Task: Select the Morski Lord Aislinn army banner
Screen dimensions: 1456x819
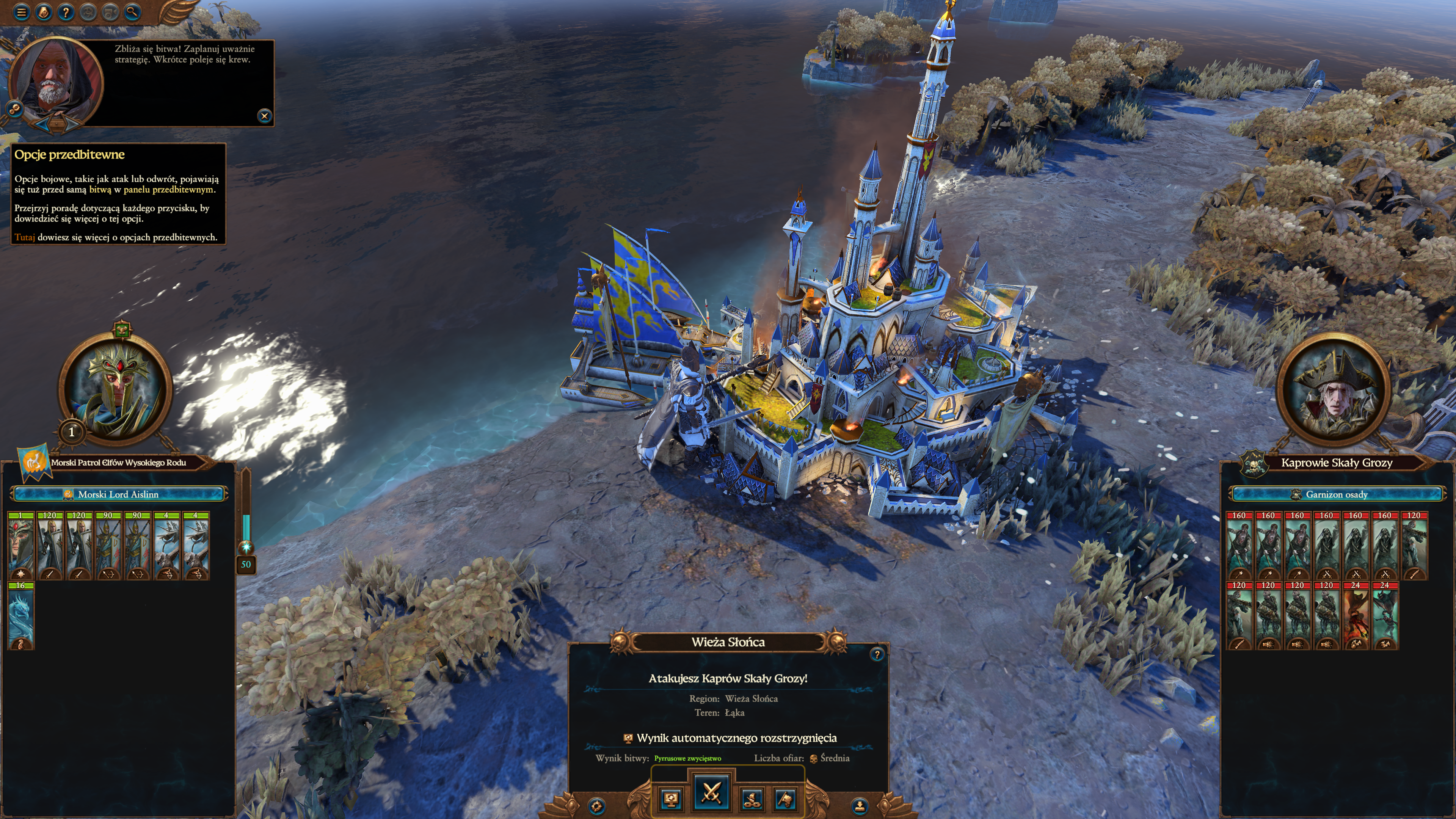Action: click(118, 494)
